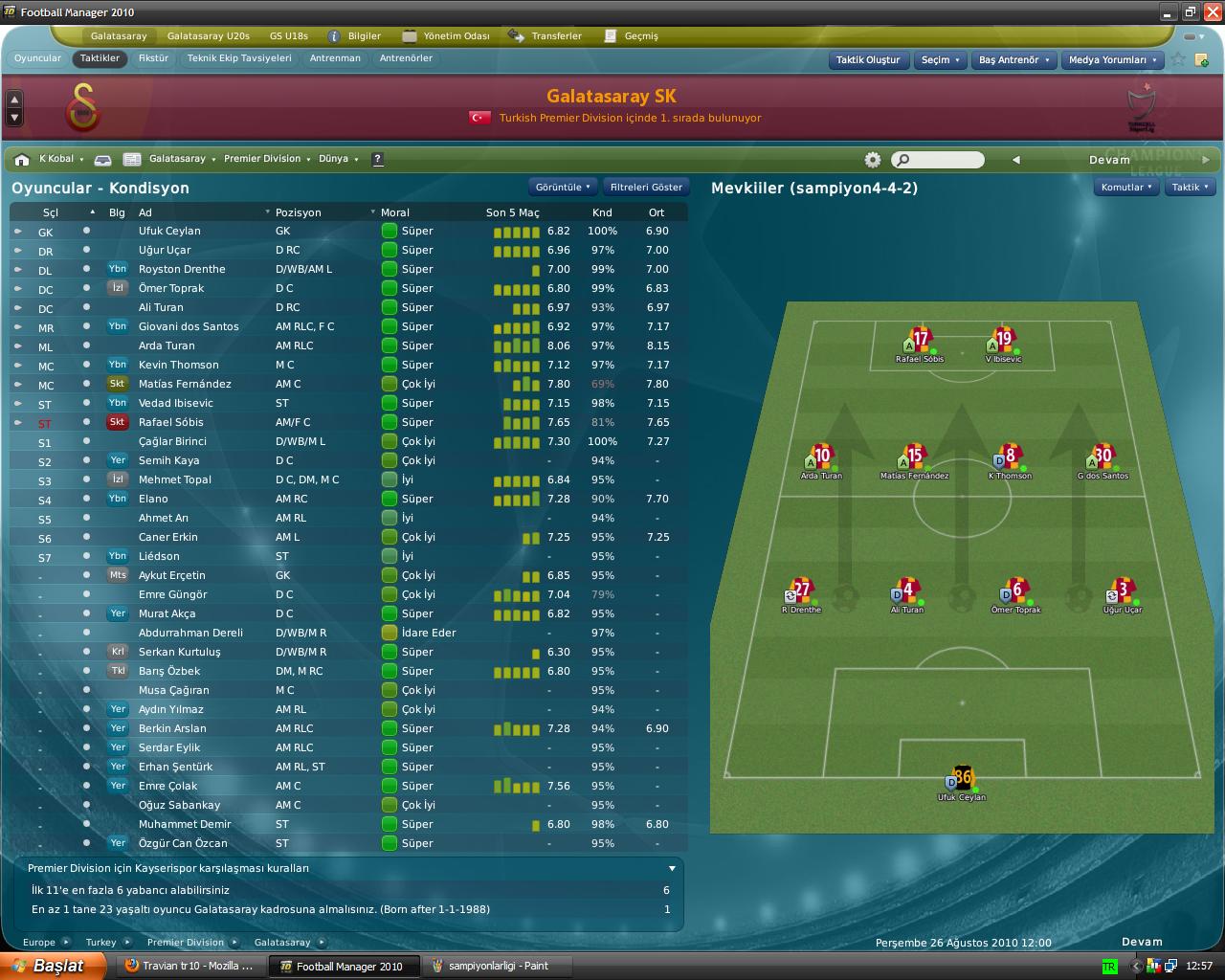
Task: Open the Yönetim Odası menu
Action: click(x=456, y=36)
